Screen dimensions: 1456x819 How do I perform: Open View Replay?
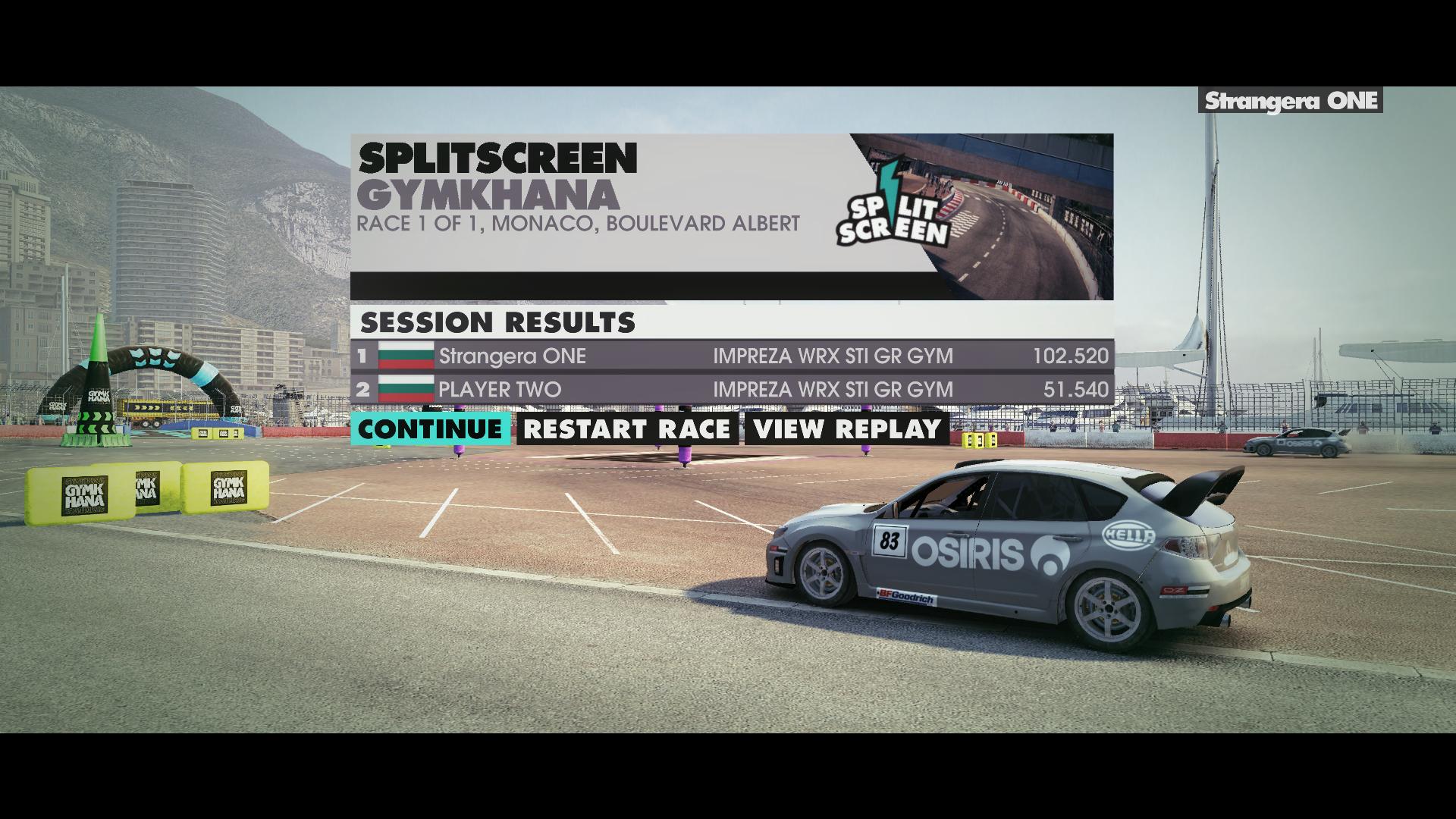(x=846, y=429)
